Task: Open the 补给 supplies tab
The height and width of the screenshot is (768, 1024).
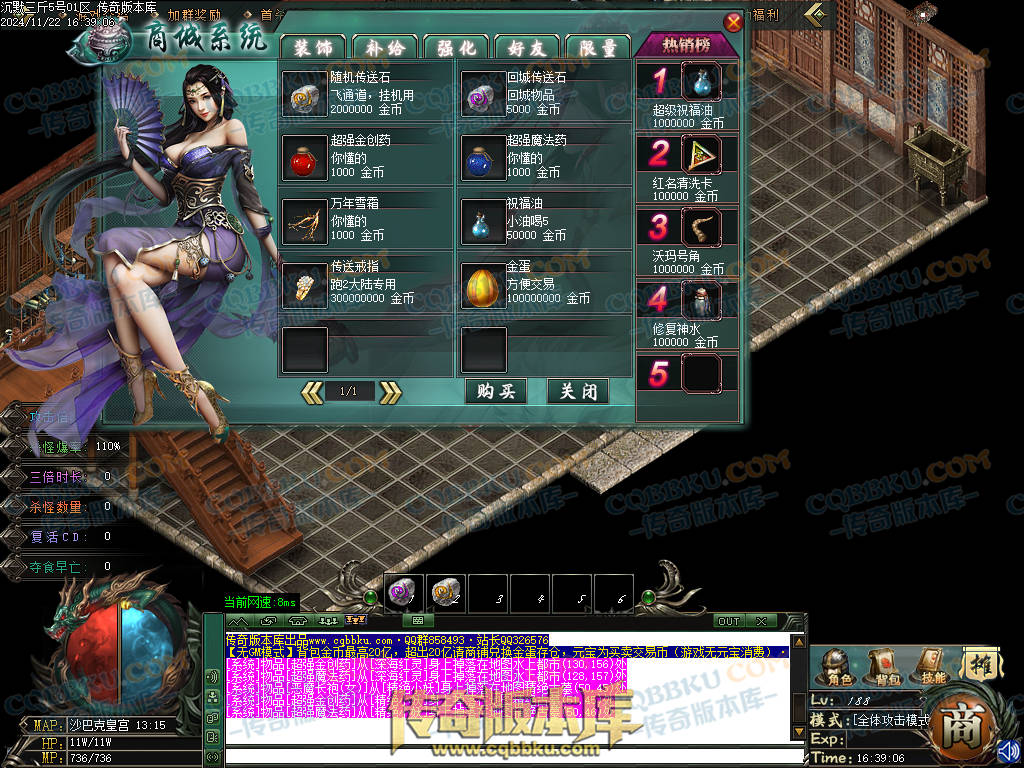Action: [x=384, y=47]
